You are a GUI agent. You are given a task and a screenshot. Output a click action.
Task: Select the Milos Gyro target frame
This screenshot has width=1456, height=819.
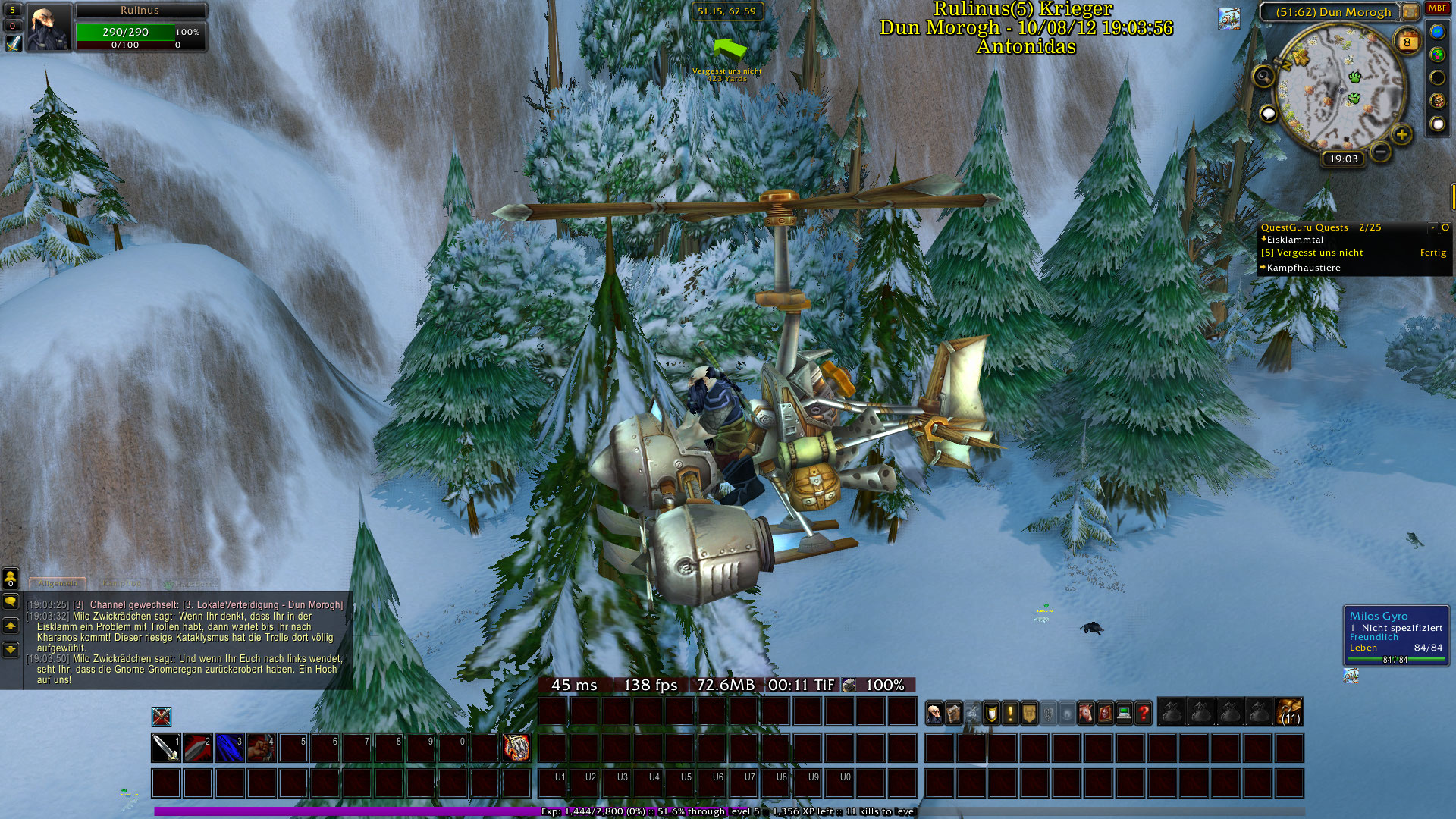tap(1396, 635)
